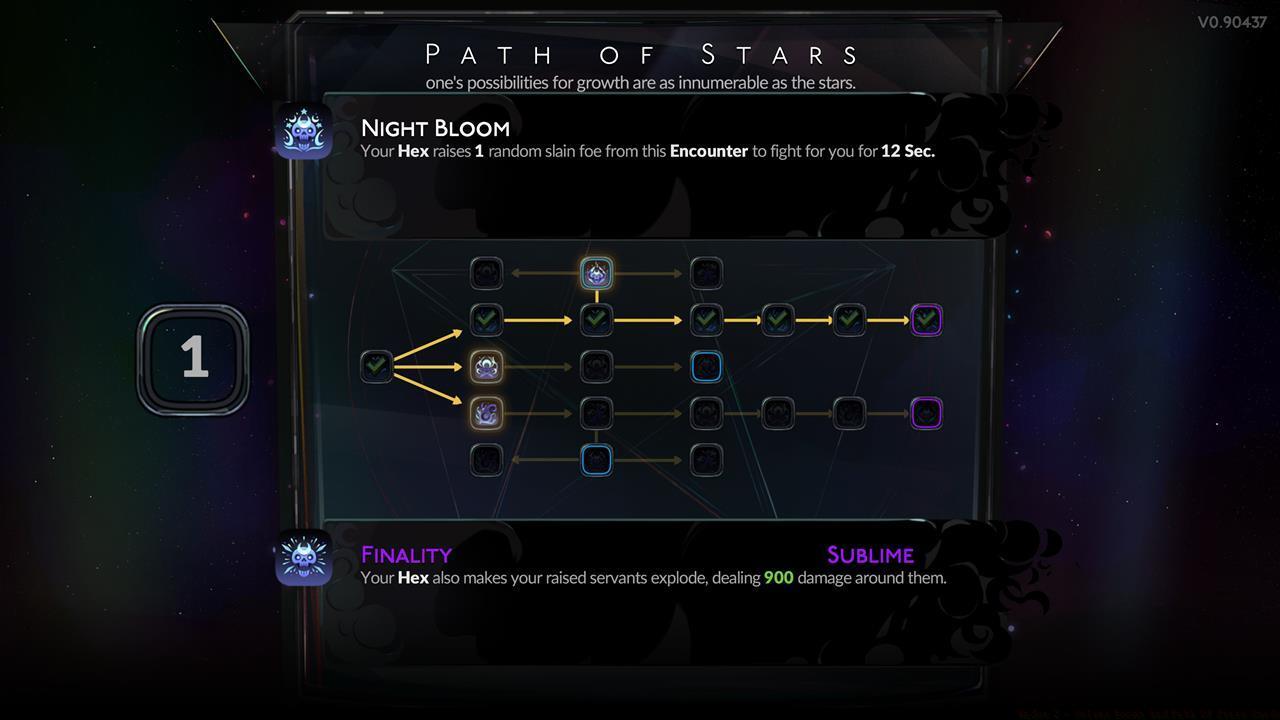Select the glowing Night Bloom node atop the tree
The height and width of the screenshot is (720, 1280).
point(596,272)
